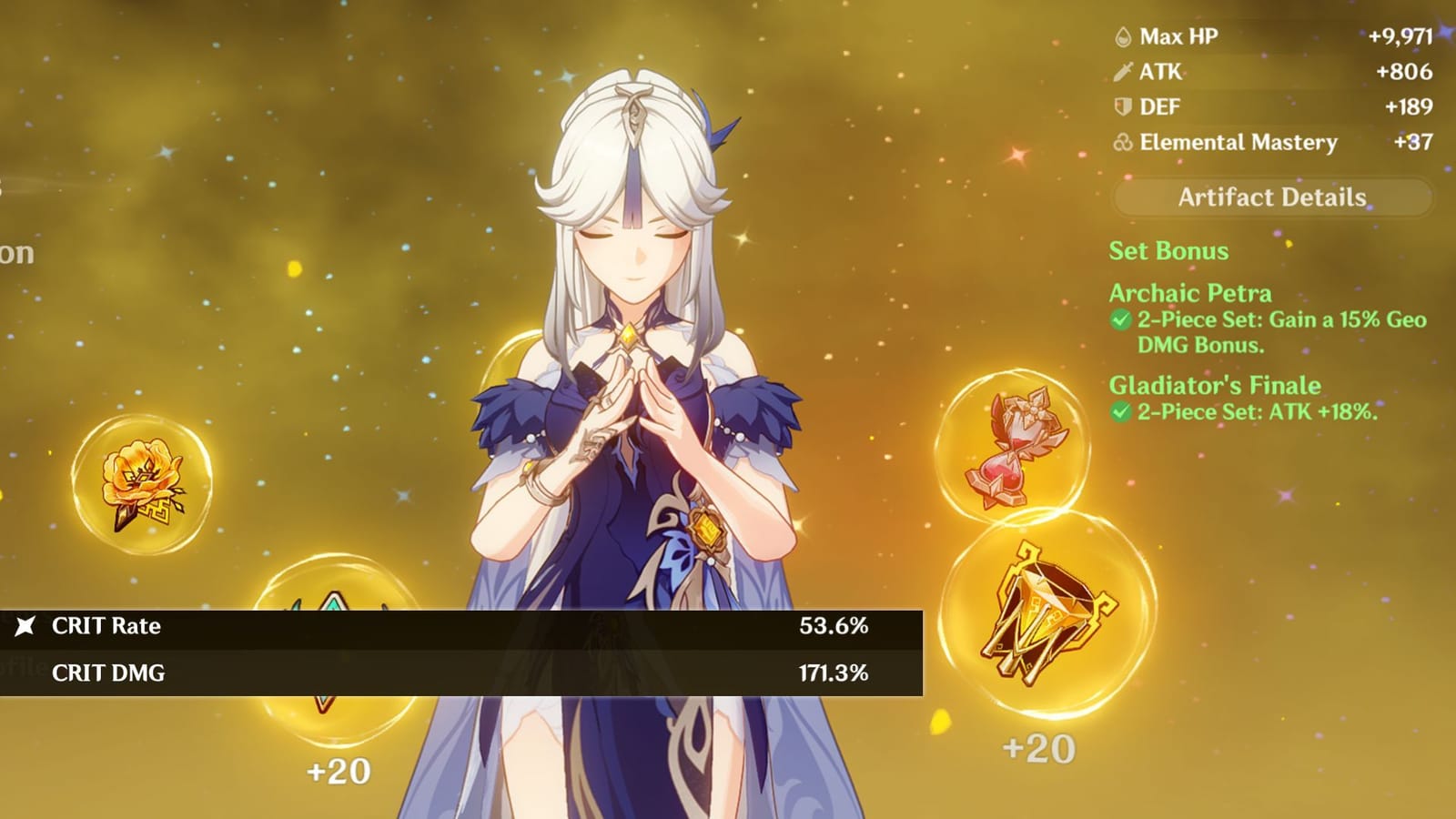Click the Gladiator's Finale set name

(x=1213, y=386)
